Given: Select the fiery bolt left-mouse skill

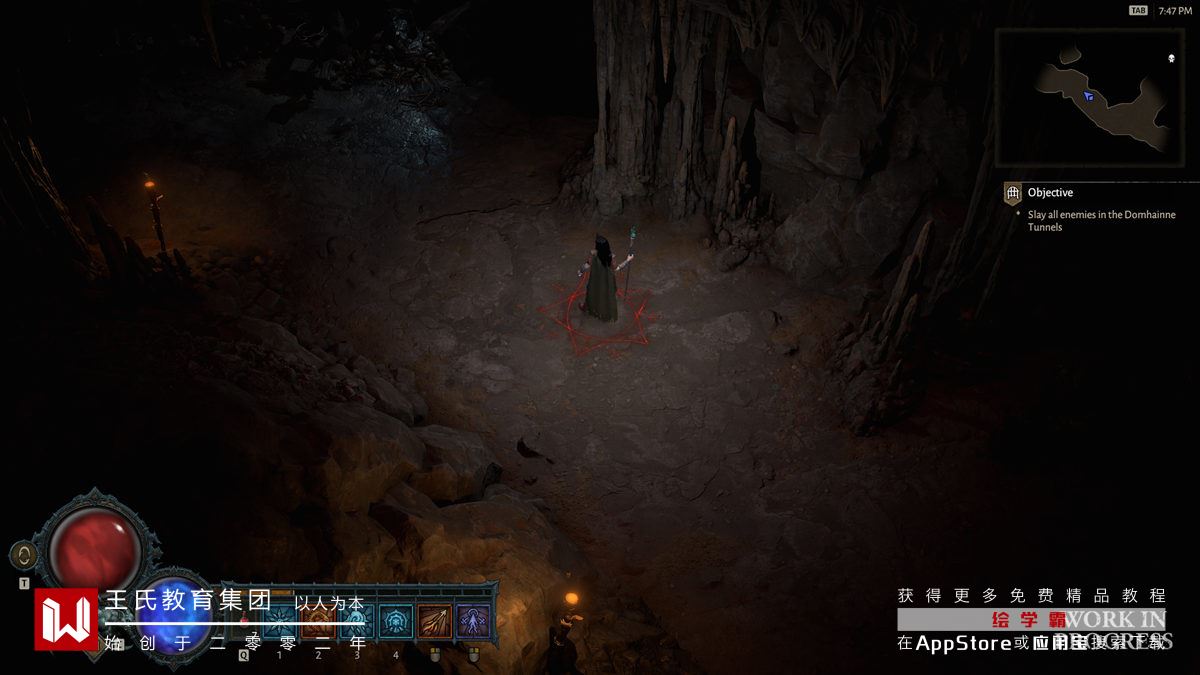Looking at the screenshot, I should tap(434, 622).
